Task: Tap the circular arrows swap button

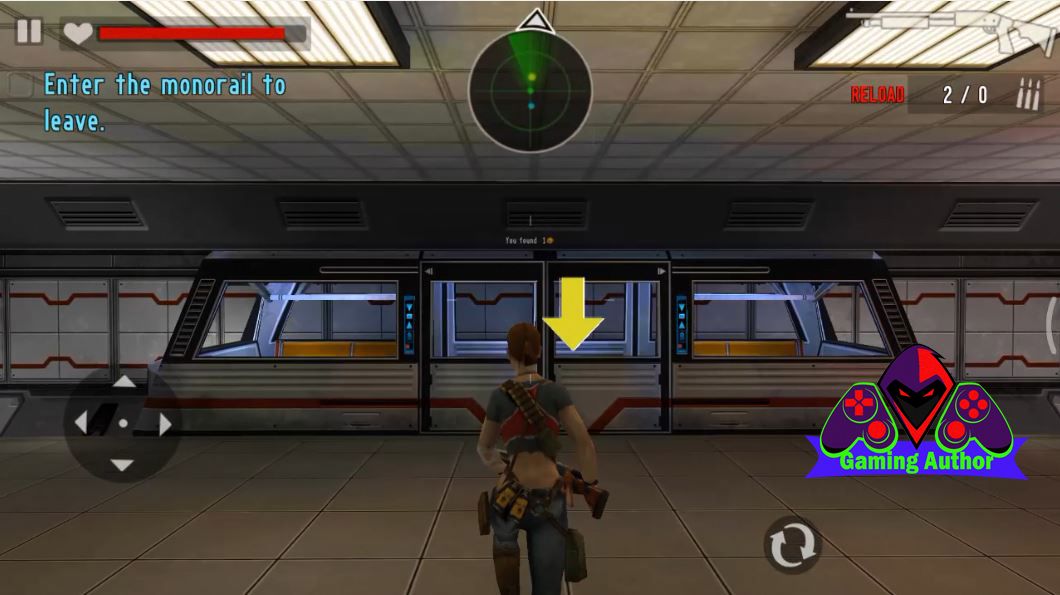Action: pos(792,545)
